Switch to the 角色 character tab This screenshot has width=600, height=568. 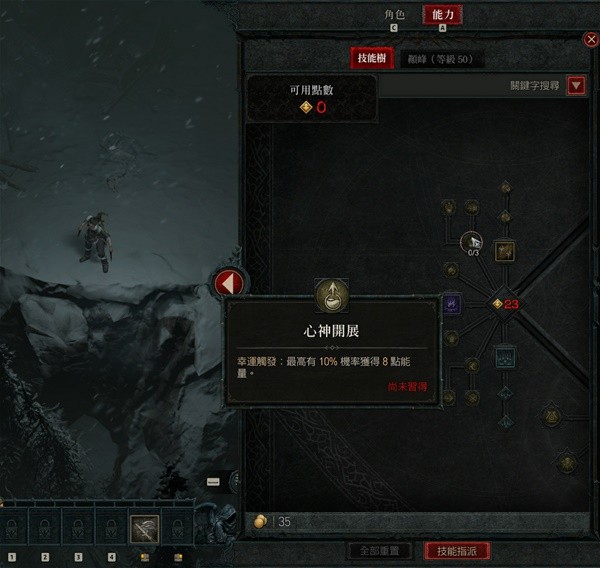(394, 15)
